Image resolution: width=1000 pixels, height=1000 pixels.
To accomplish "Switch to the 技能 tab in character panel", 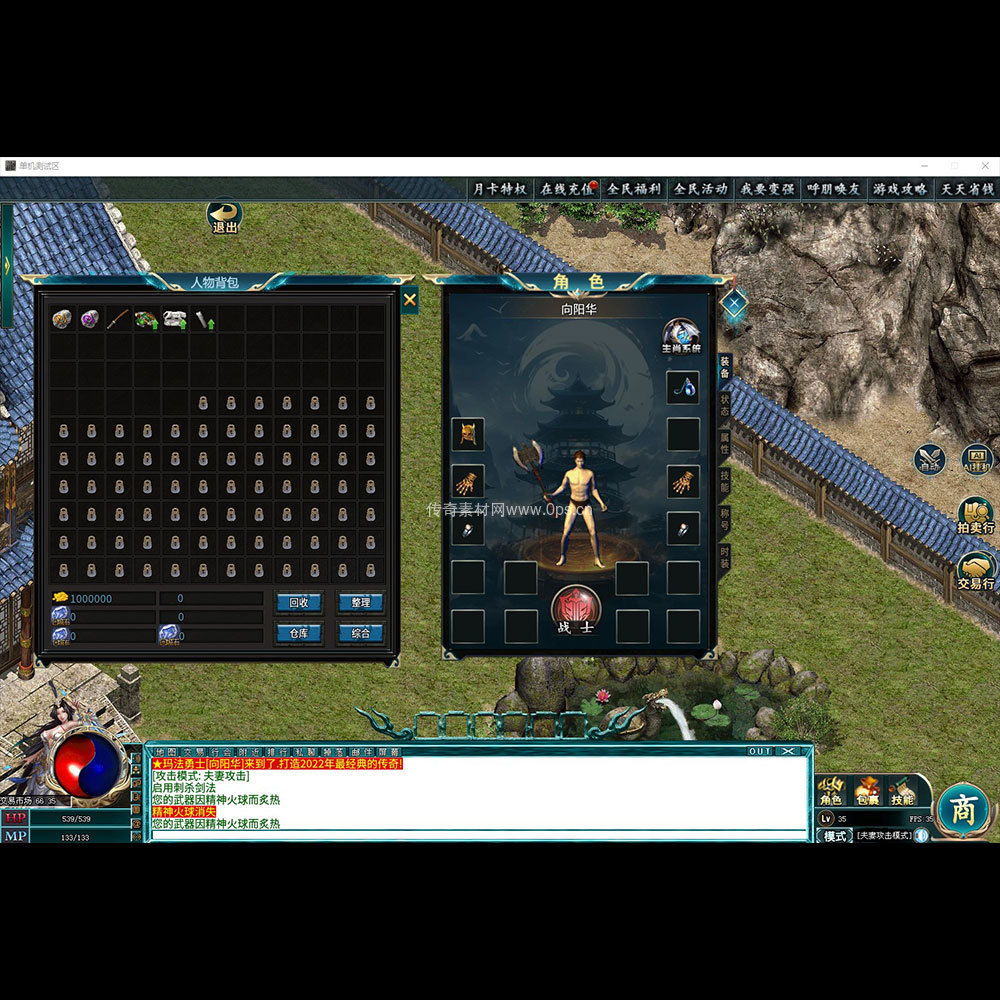I will (x=725, y=481).
